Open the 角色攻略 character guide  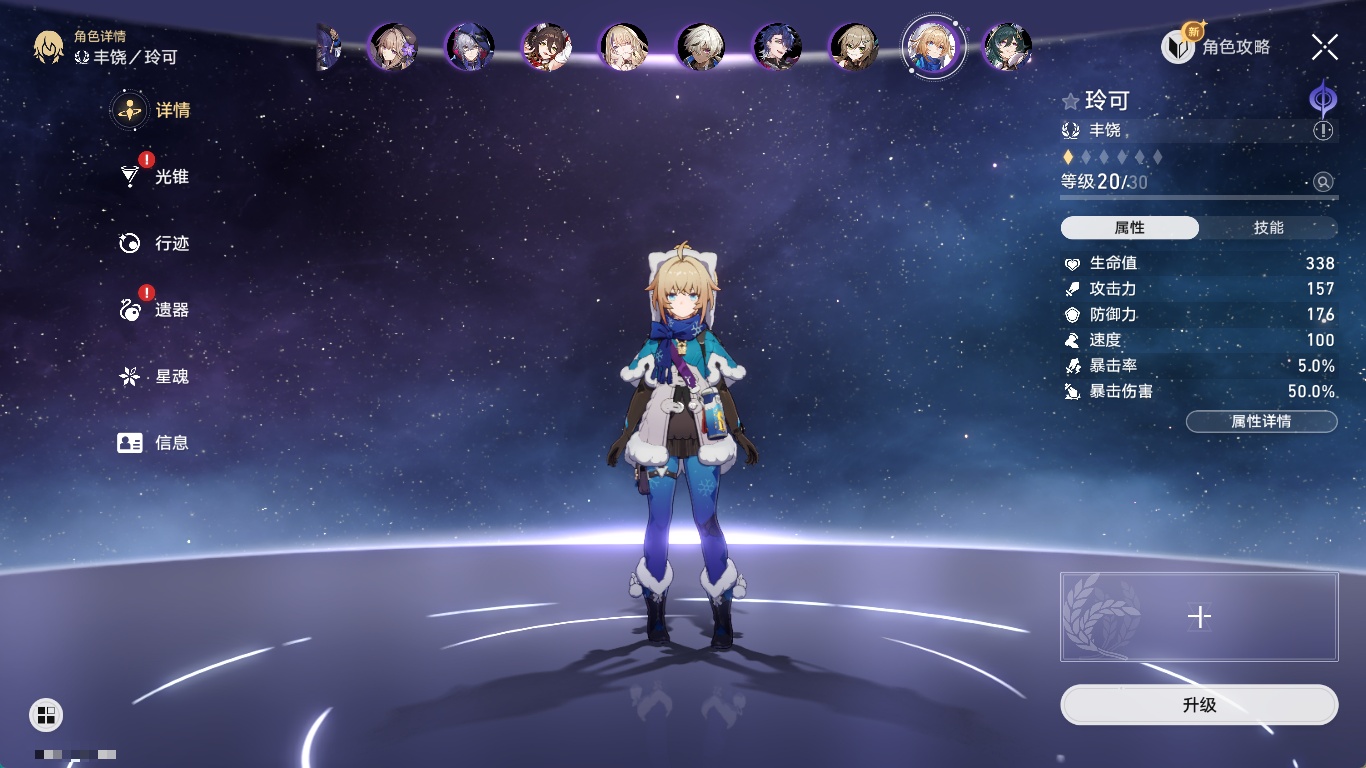tap(1217, 47)
